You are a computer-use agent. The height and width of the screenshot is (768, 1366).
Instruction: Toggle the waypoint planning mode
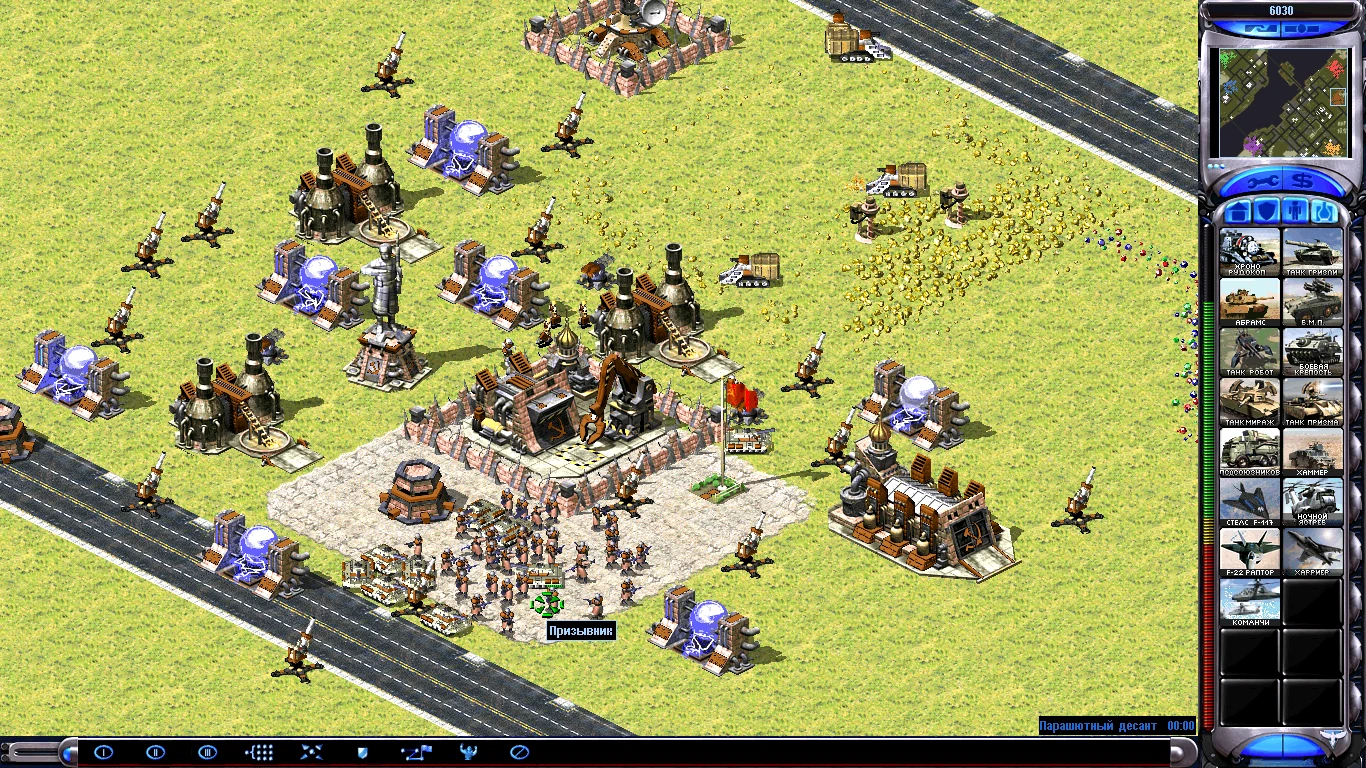click(415, 751)
